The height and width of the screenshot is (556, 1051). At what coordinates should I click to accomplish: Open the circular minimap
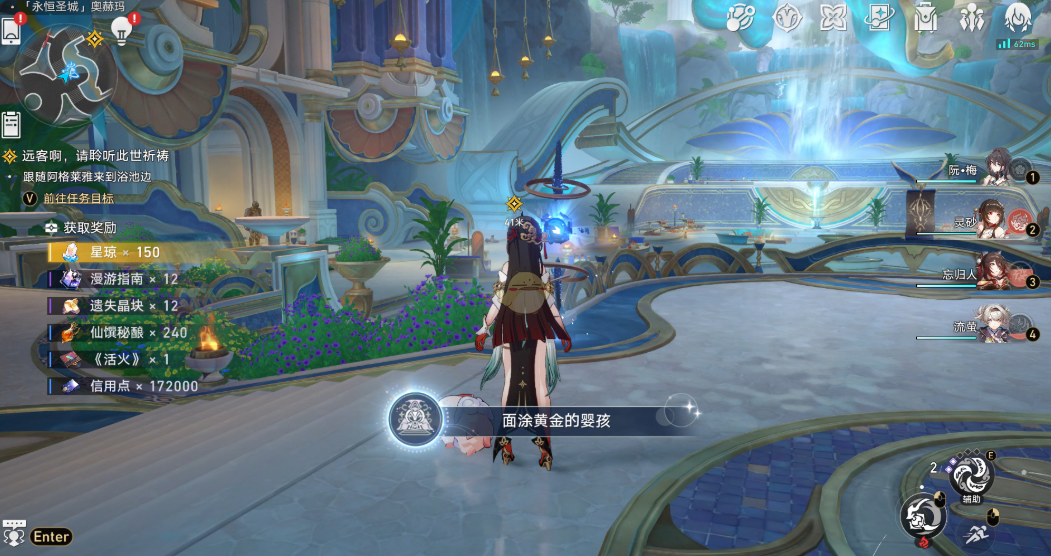tap(64, 75)
